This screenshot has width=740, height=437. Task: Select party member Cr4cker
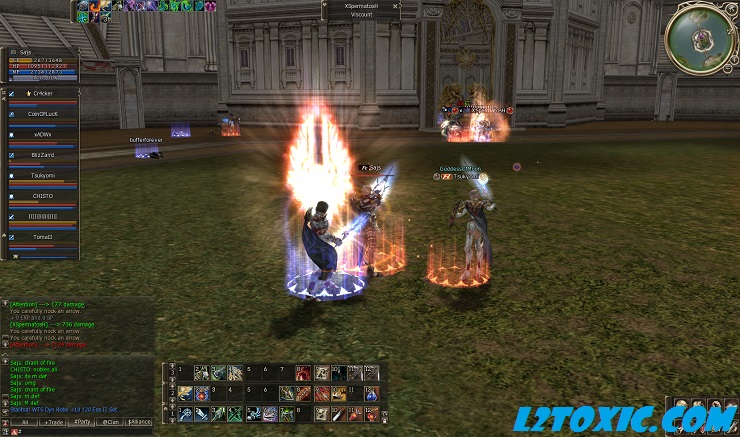[x=42, y=93]
